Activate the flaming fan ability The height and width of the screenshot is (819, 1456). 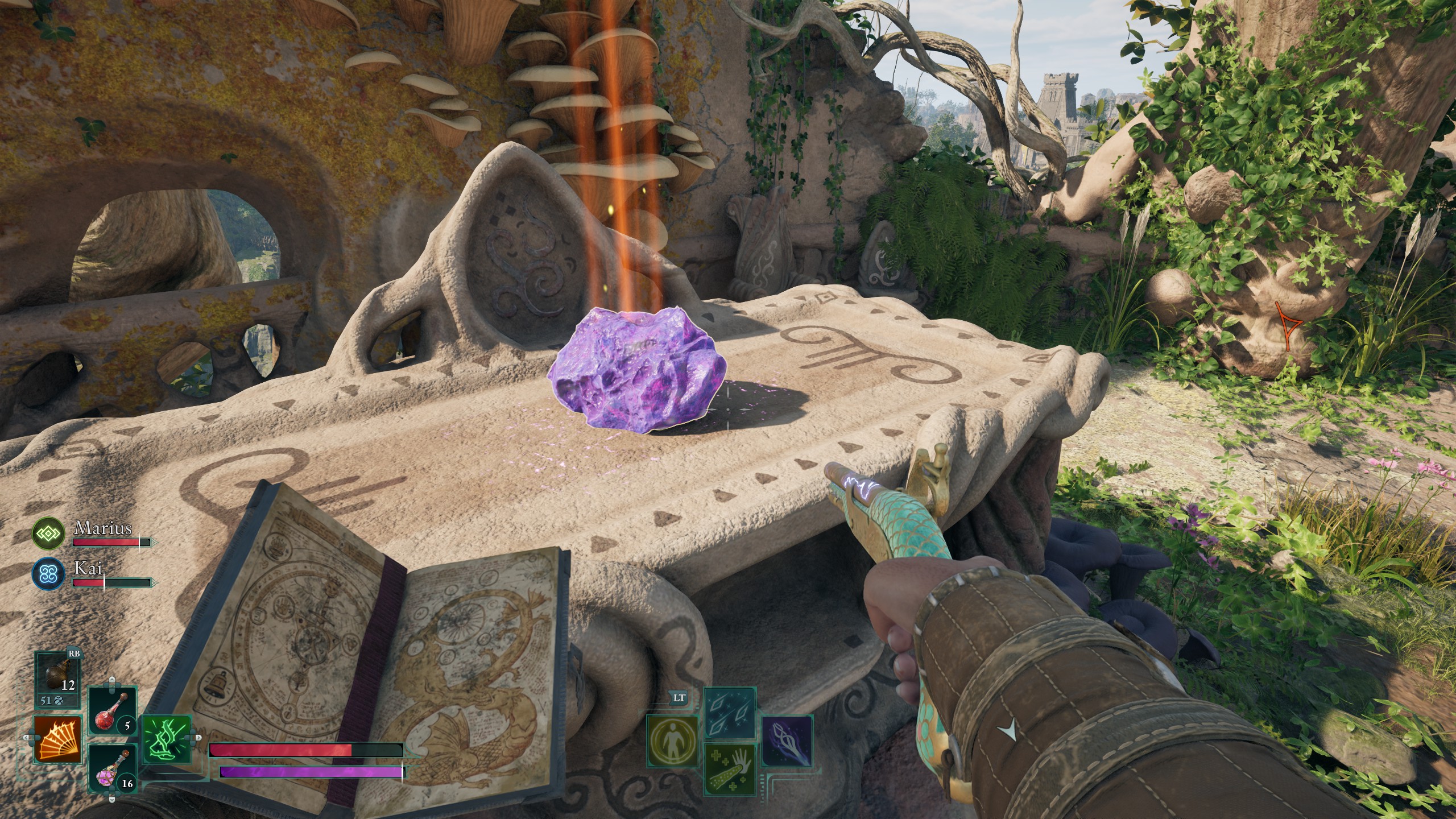(57, 739)
